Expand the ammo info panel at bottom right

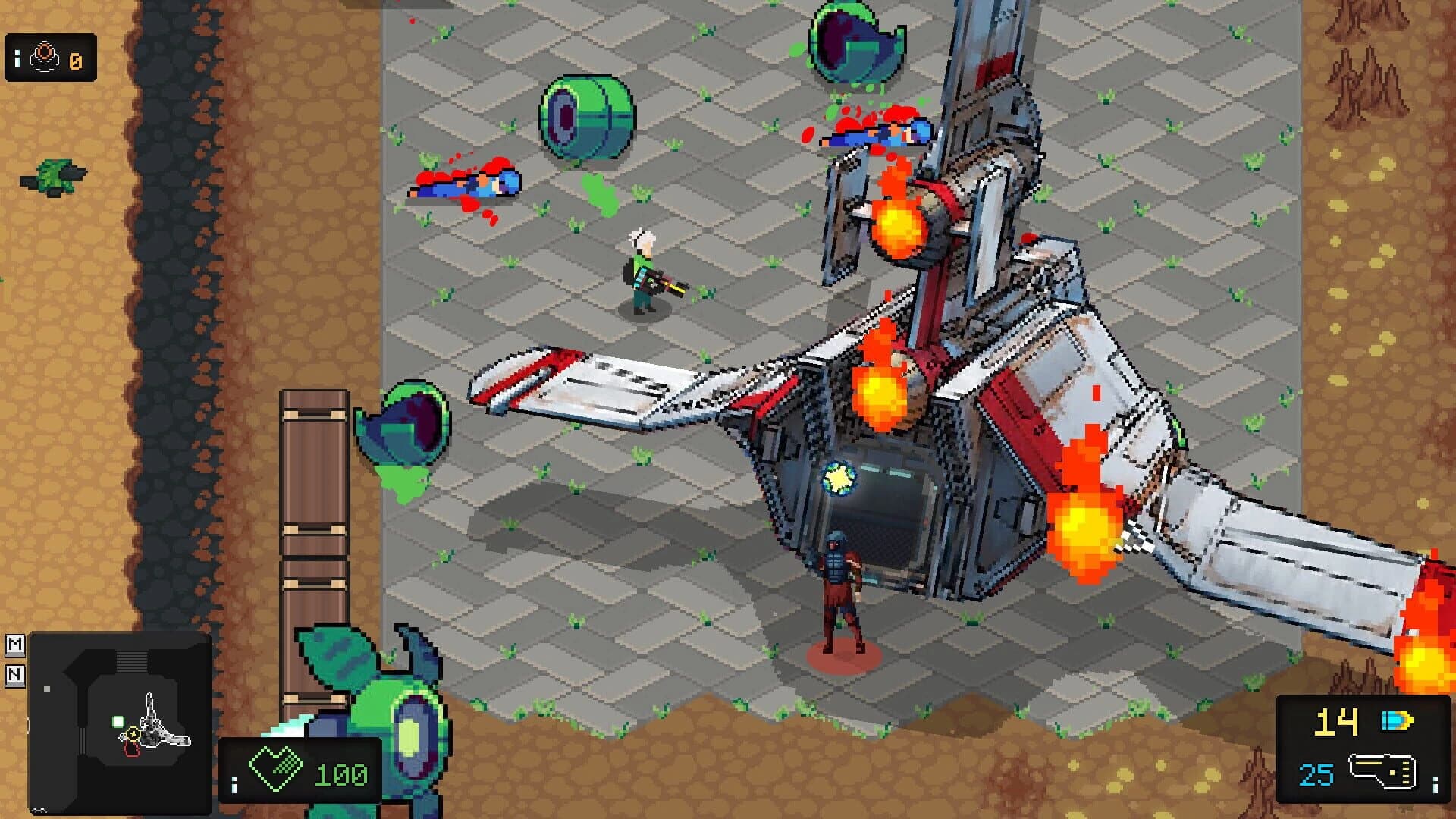tap(1435, 785)
